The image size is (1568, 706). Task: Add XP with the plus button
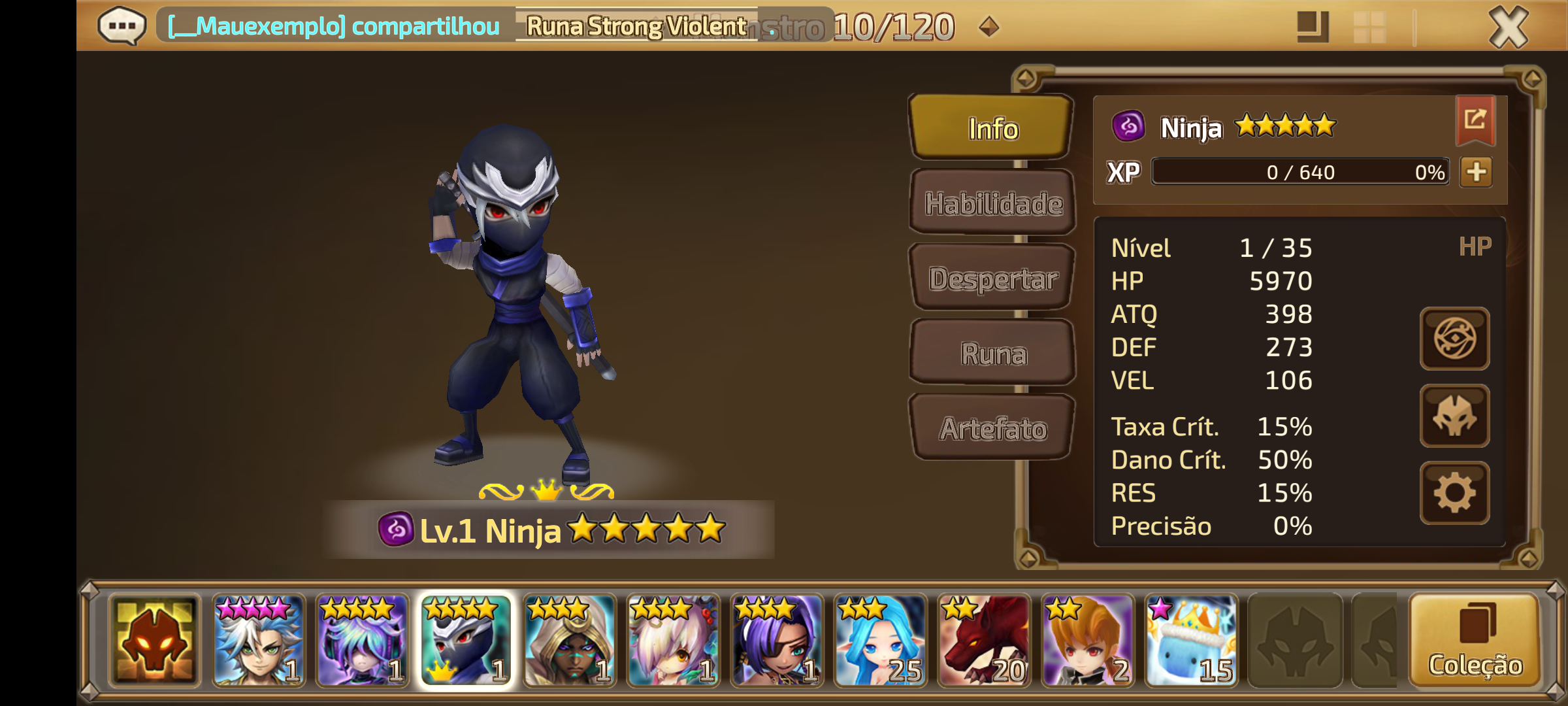tap(1477, 172)
